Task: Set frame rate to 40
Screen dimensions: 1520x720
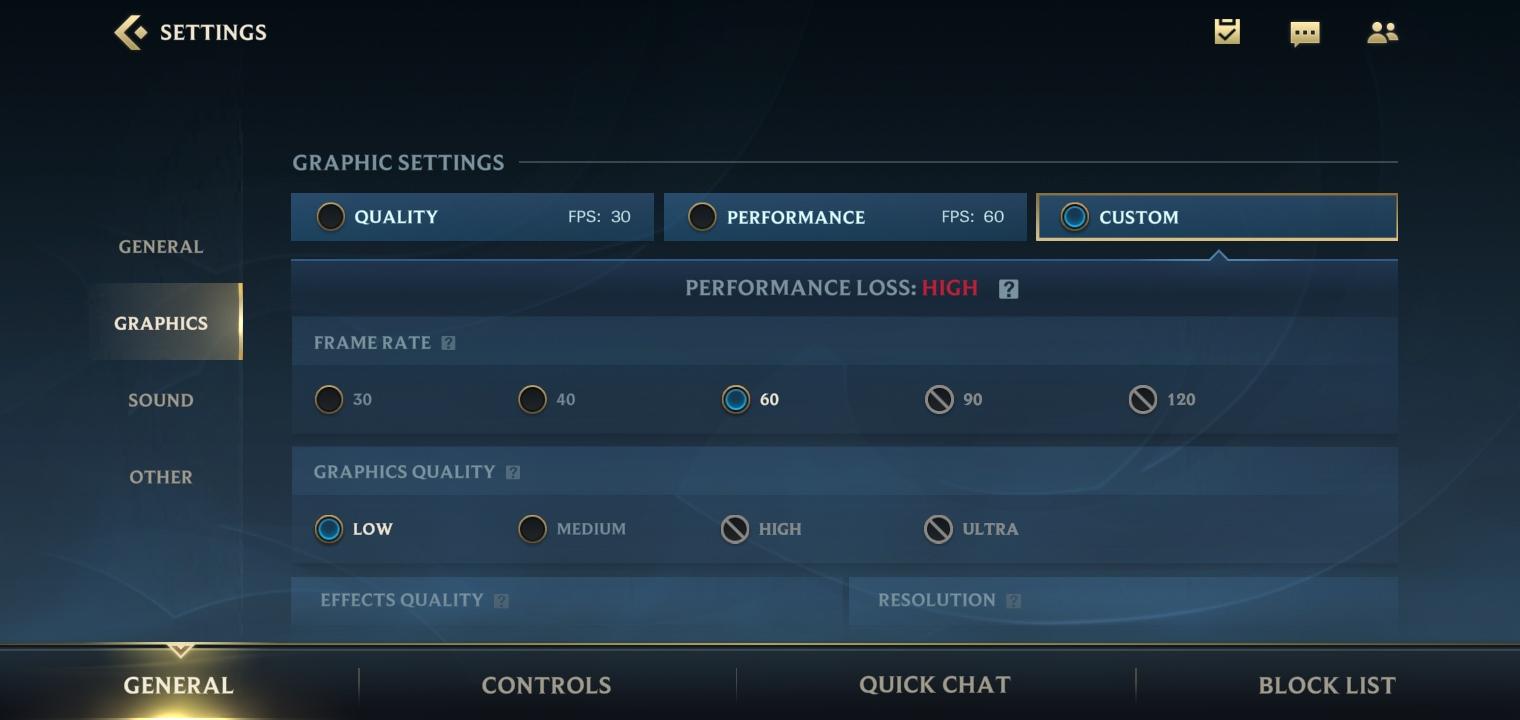Action: [x=533, y=400]
